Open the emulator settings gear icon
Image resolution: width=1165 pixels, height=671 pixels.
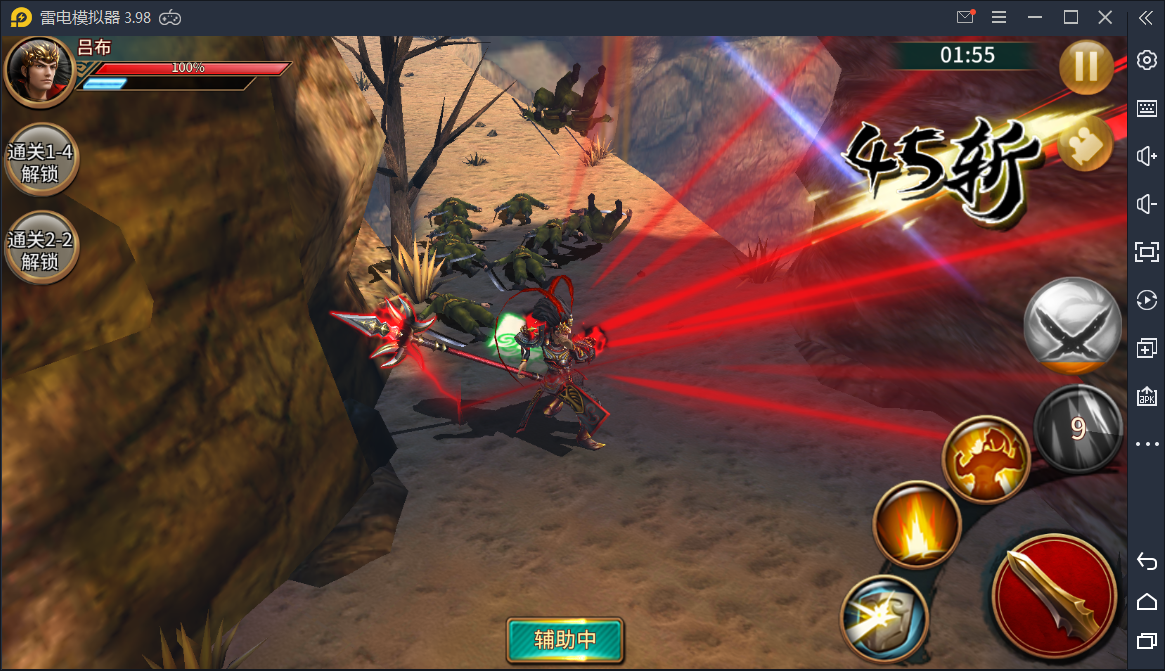(1147, 60)
